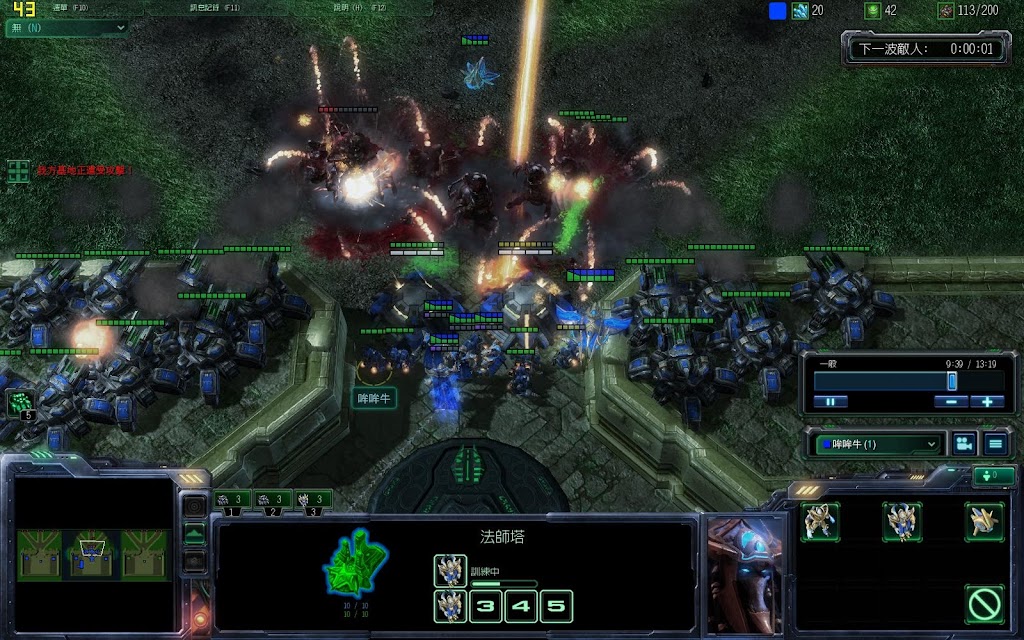
Task: Train a Zealot from the command card
Action: coord(820,521)
